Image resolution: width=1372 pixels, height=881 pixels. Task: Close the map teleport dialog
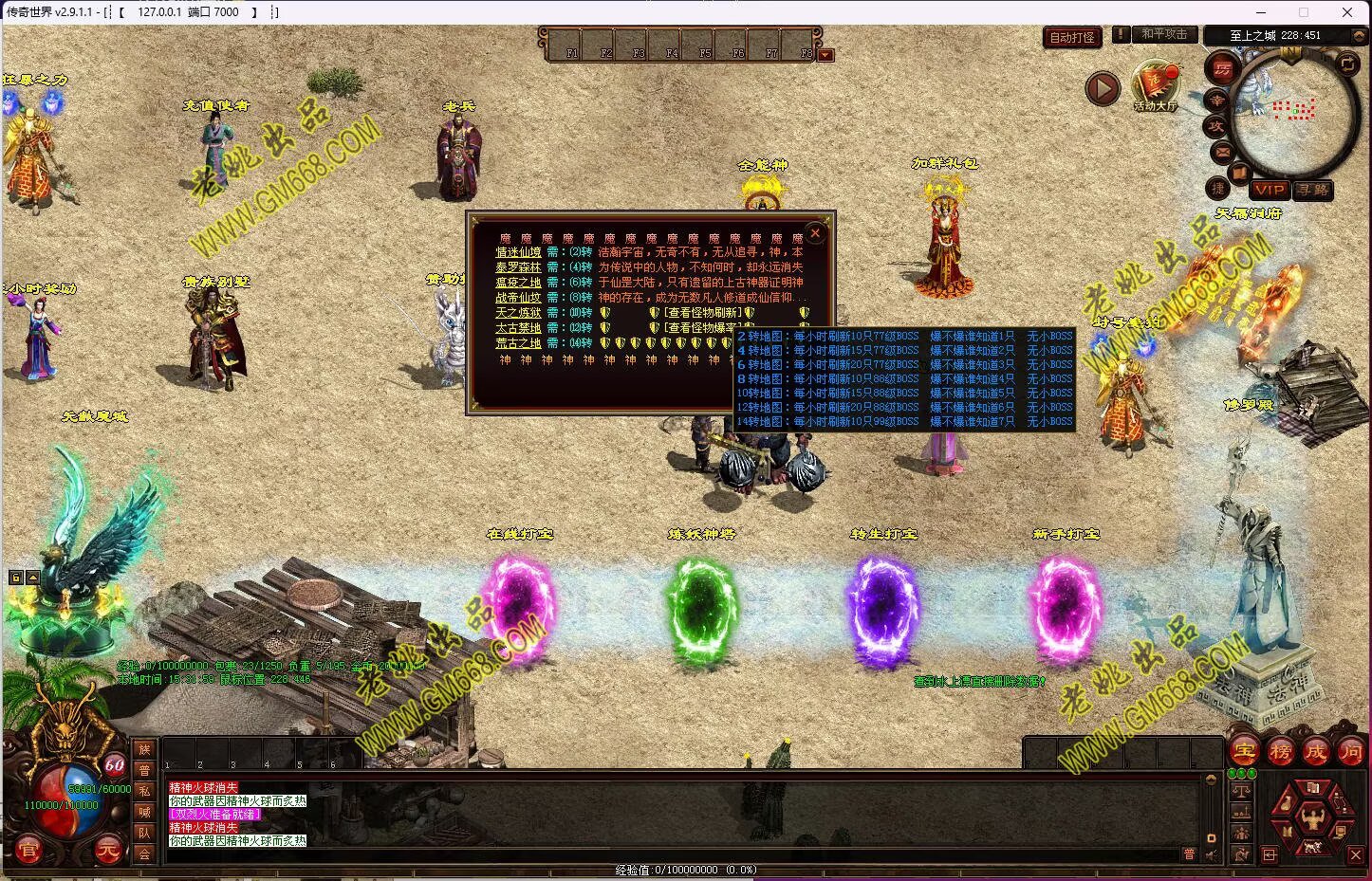tap(814, 232)
